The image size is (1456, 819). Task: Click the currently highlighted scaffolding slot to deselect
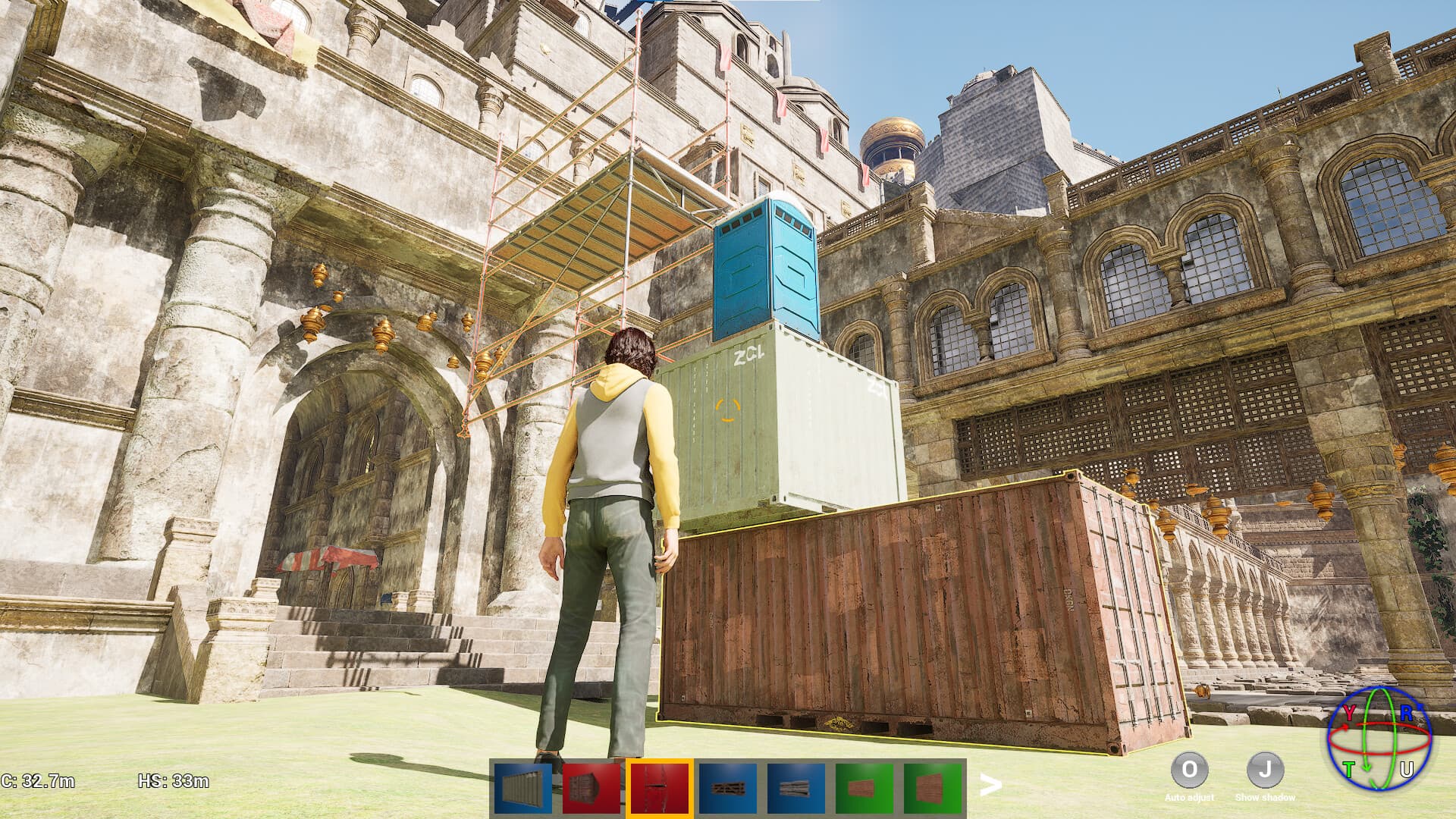pos(658,787)
